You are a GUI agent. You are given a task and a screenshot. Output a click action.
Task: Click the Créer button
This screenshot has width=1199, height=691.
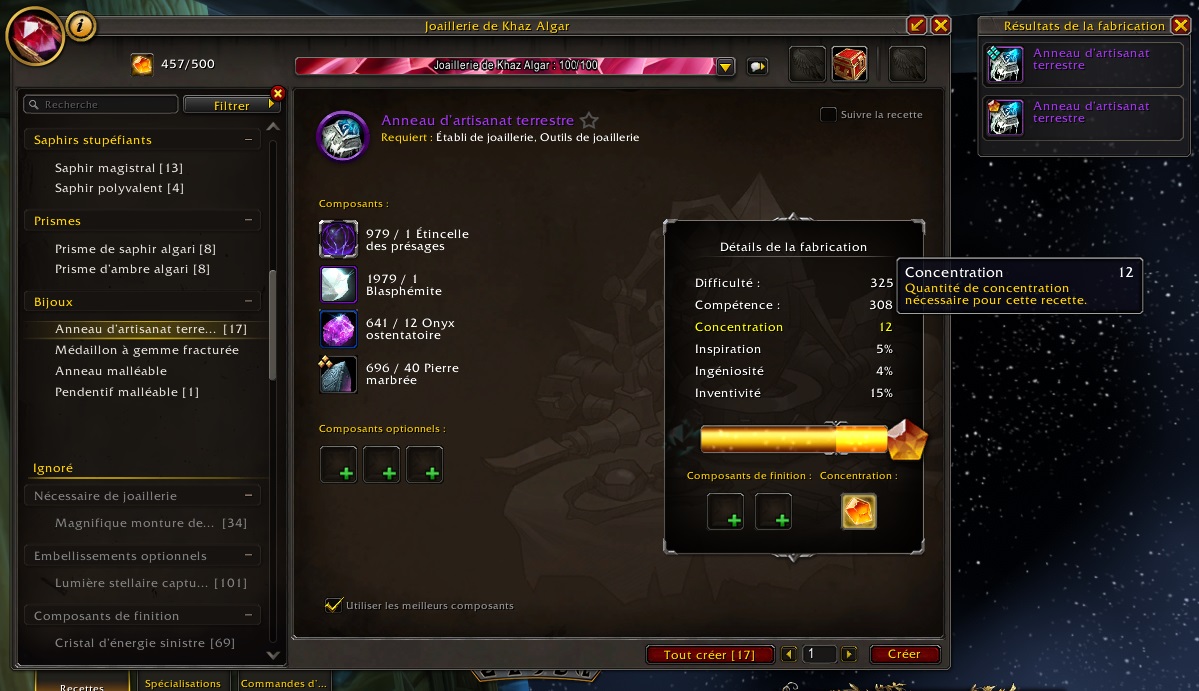(x=904, y=654)
